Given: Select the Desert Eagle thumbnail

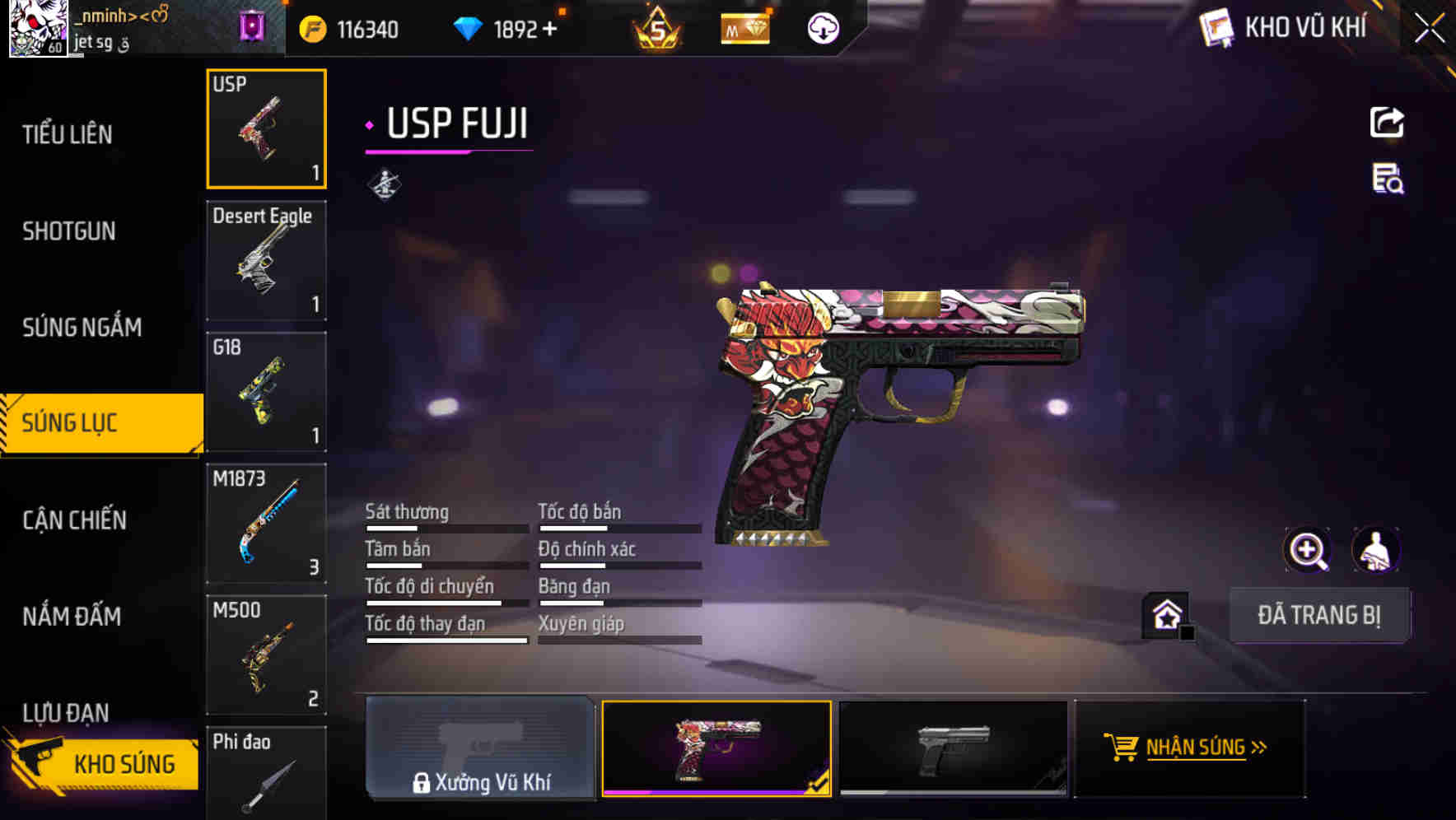Looking at the screenshot, I should [x=266, y=260].
